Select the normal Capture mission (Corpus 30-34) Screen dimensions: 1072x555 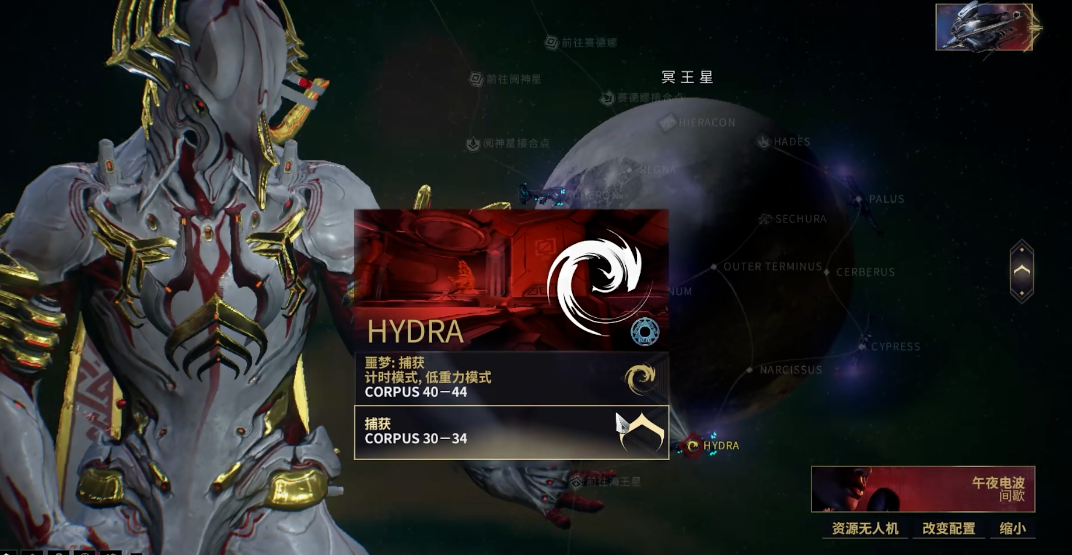(x=511, y=432)
